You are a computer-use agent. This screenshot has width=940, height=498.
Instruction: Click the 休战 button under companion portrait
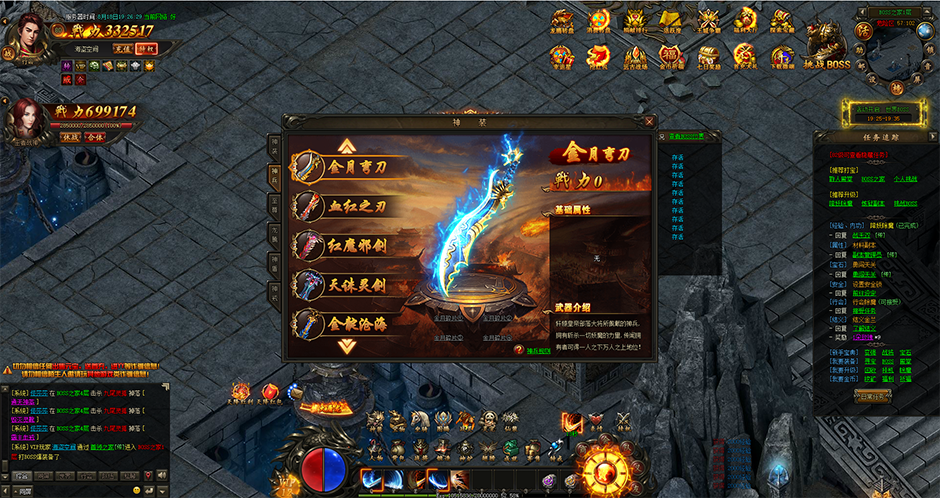70,136
